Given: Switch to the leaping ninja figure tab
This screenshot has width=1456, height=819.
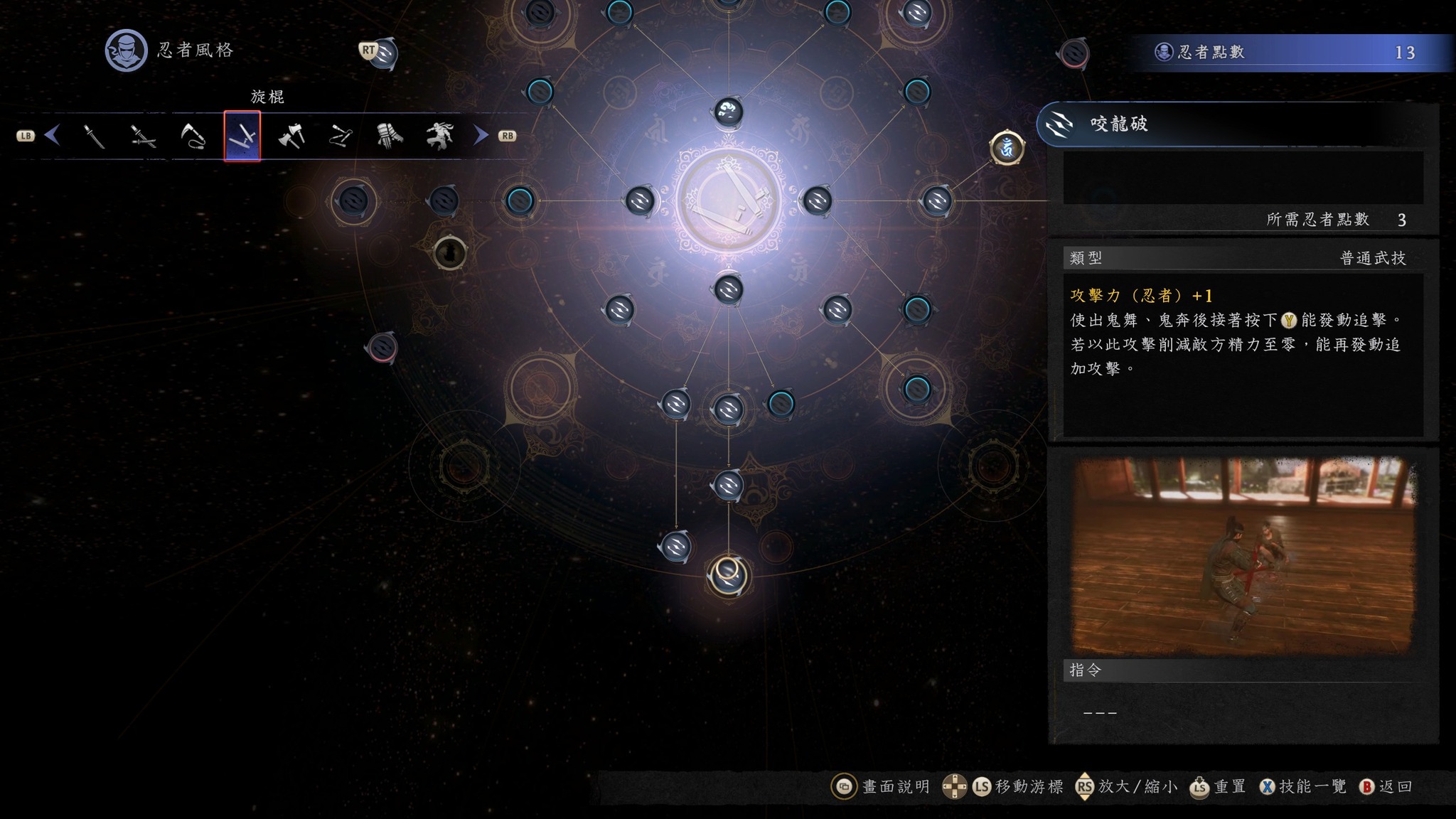Looking at the screenshot, I should (x=439, y=136).
